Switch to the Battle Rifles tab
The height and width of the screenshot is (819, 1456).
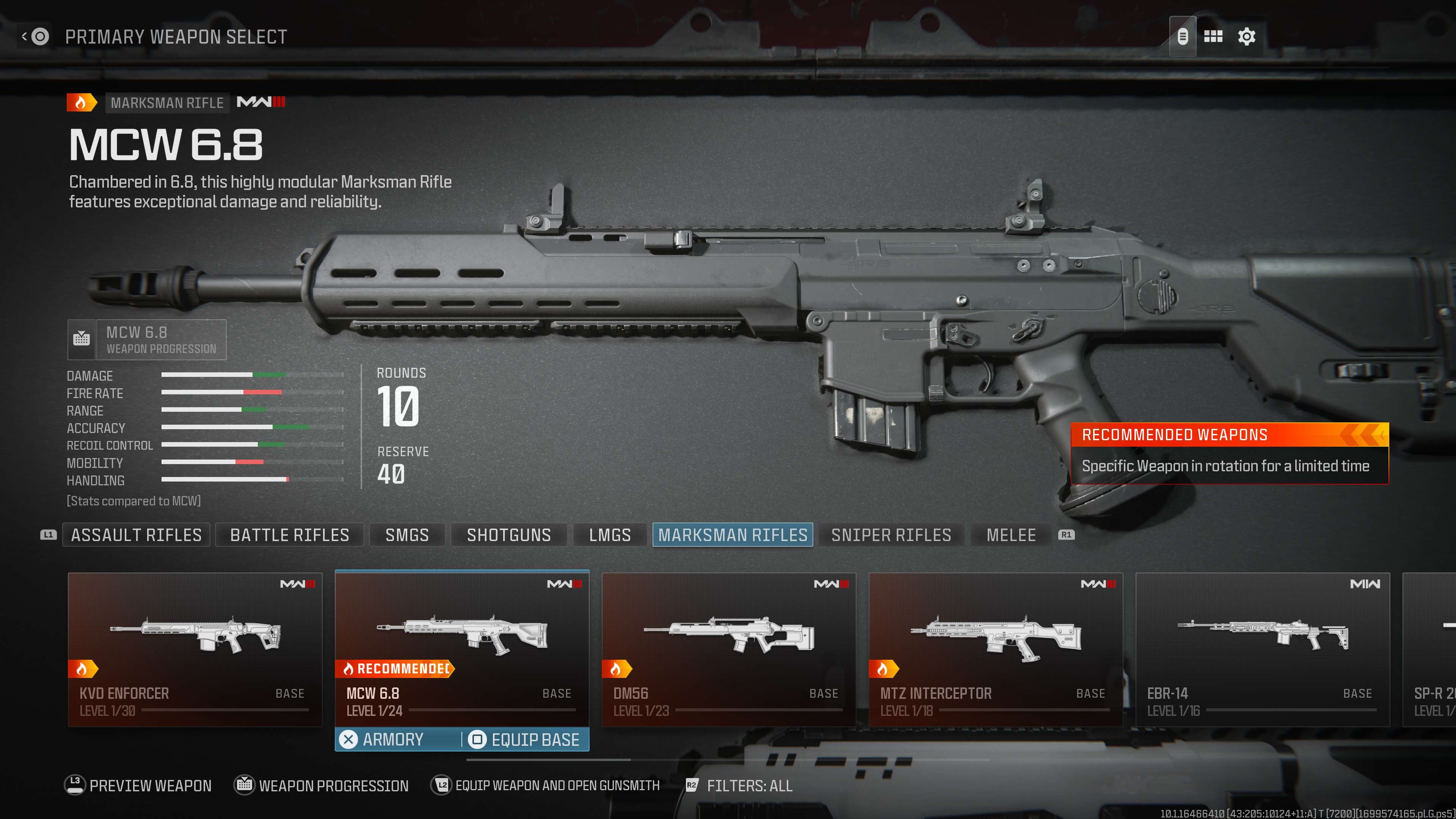(x=289, y=535)
